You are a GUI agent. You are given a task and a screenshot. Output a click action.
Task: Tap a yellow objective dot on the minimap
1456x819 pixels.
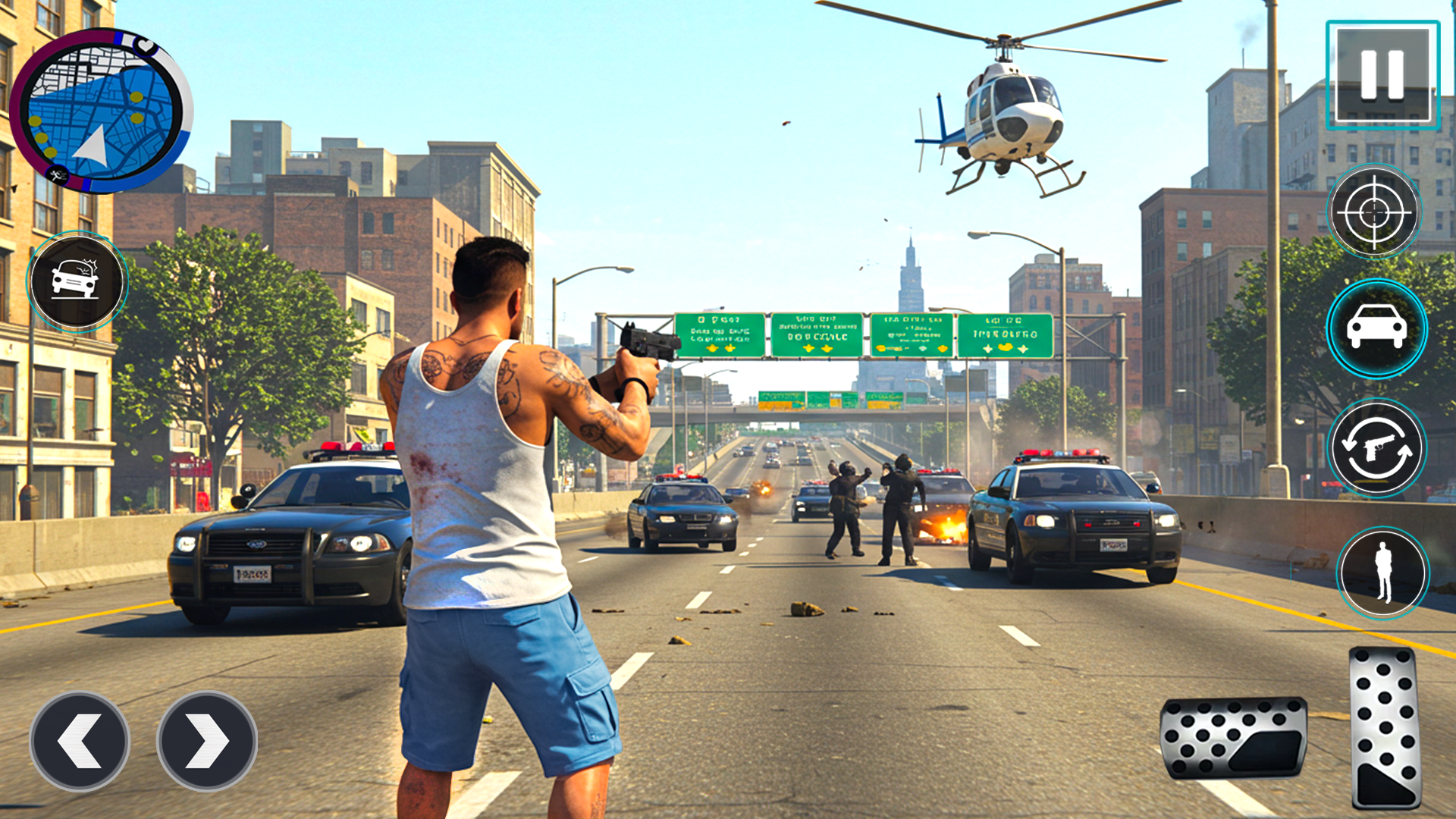[136, 96]
